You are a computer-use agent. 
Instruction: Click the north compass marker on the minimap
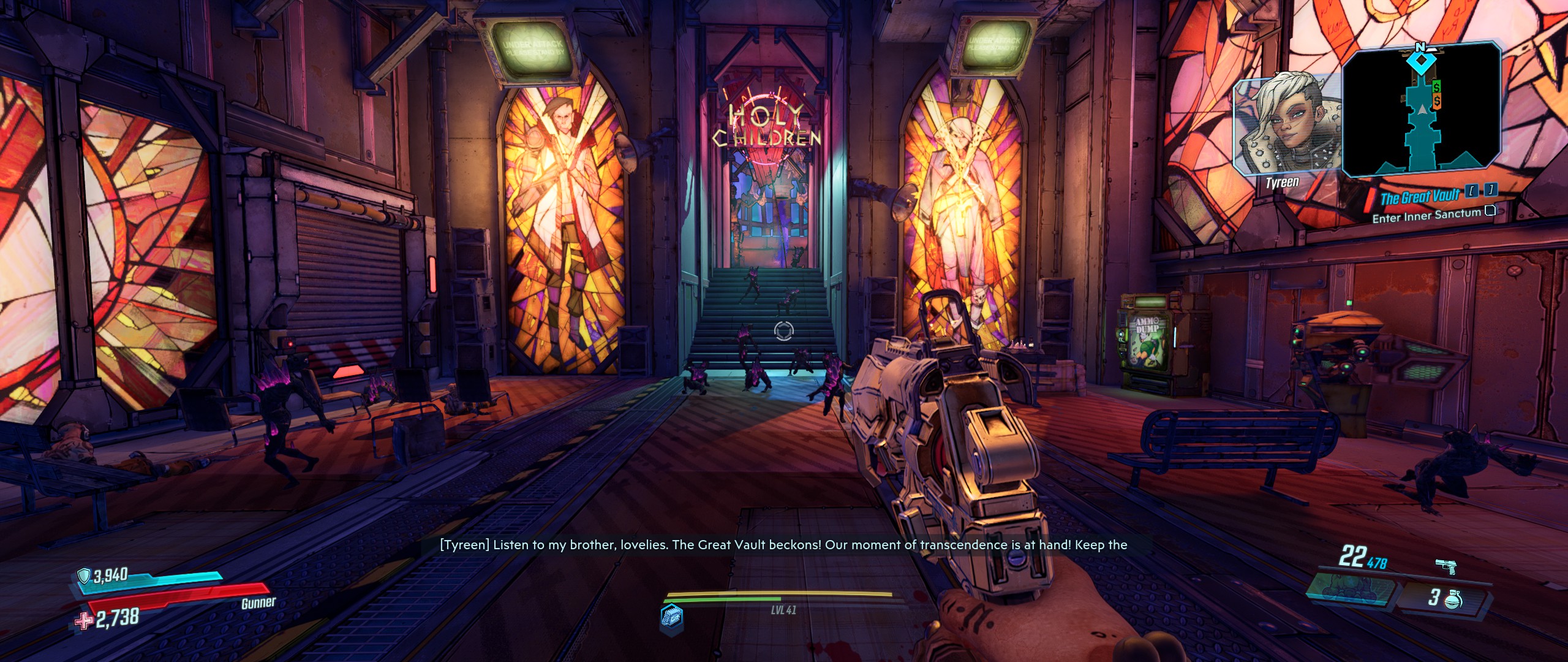[1422, 45]
